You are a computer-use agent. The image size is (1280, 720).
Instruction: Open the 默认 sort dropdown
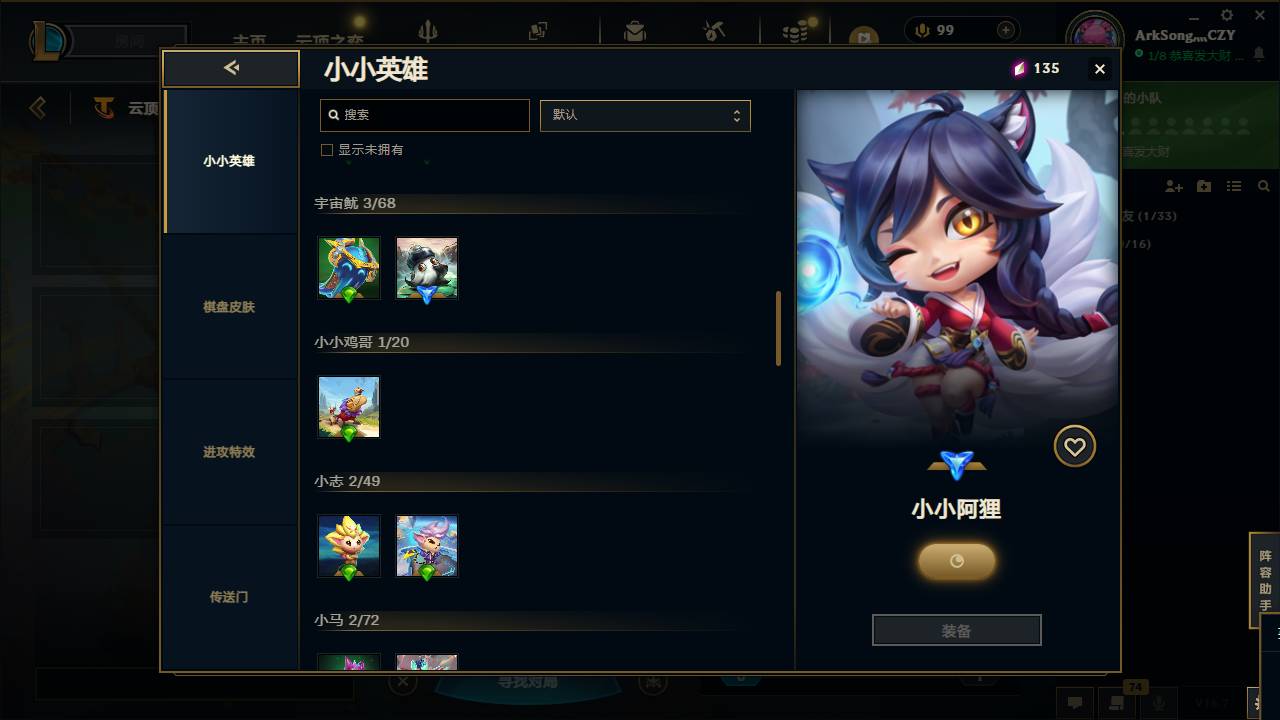click(x=645, y=115)
